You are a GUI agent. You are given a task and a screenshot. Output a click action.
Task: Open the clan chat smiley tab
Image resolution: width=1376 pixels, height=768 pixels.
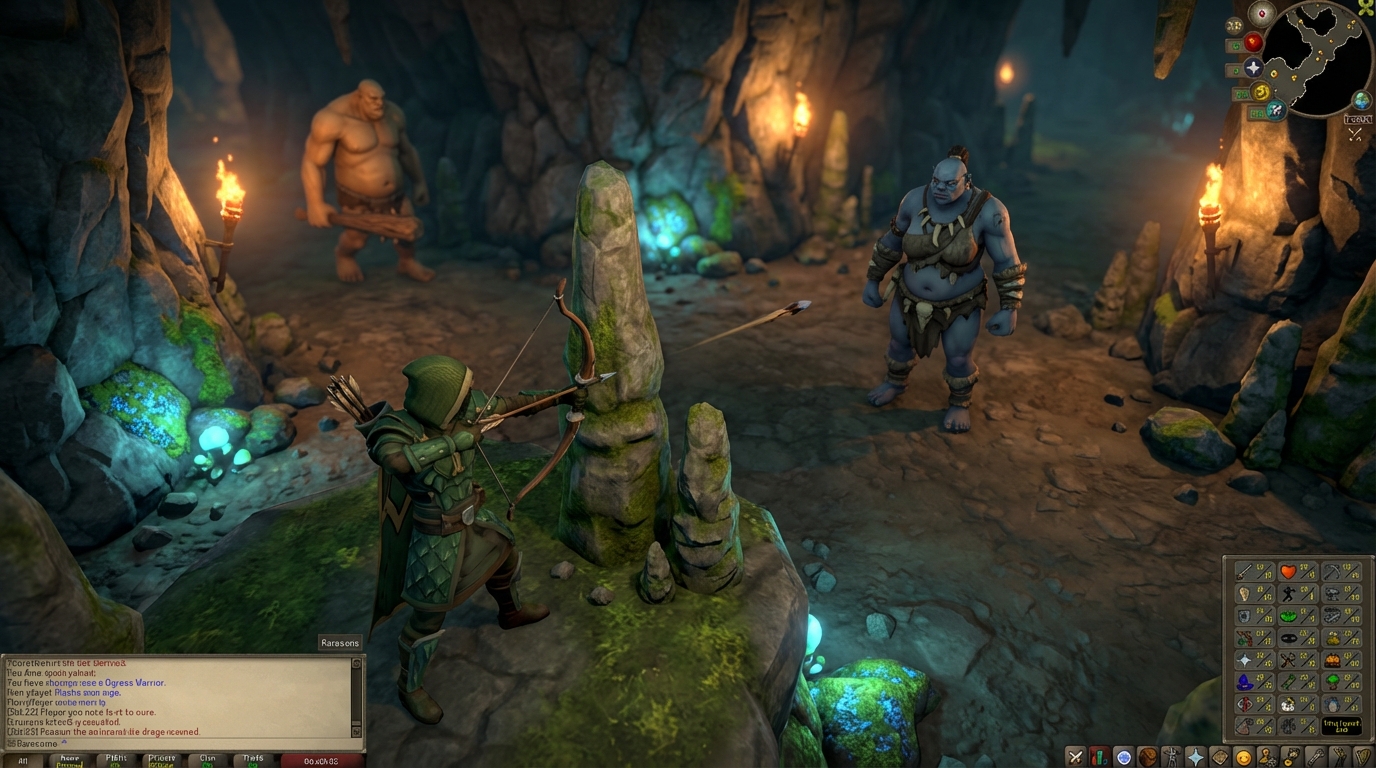[1243, 756]
